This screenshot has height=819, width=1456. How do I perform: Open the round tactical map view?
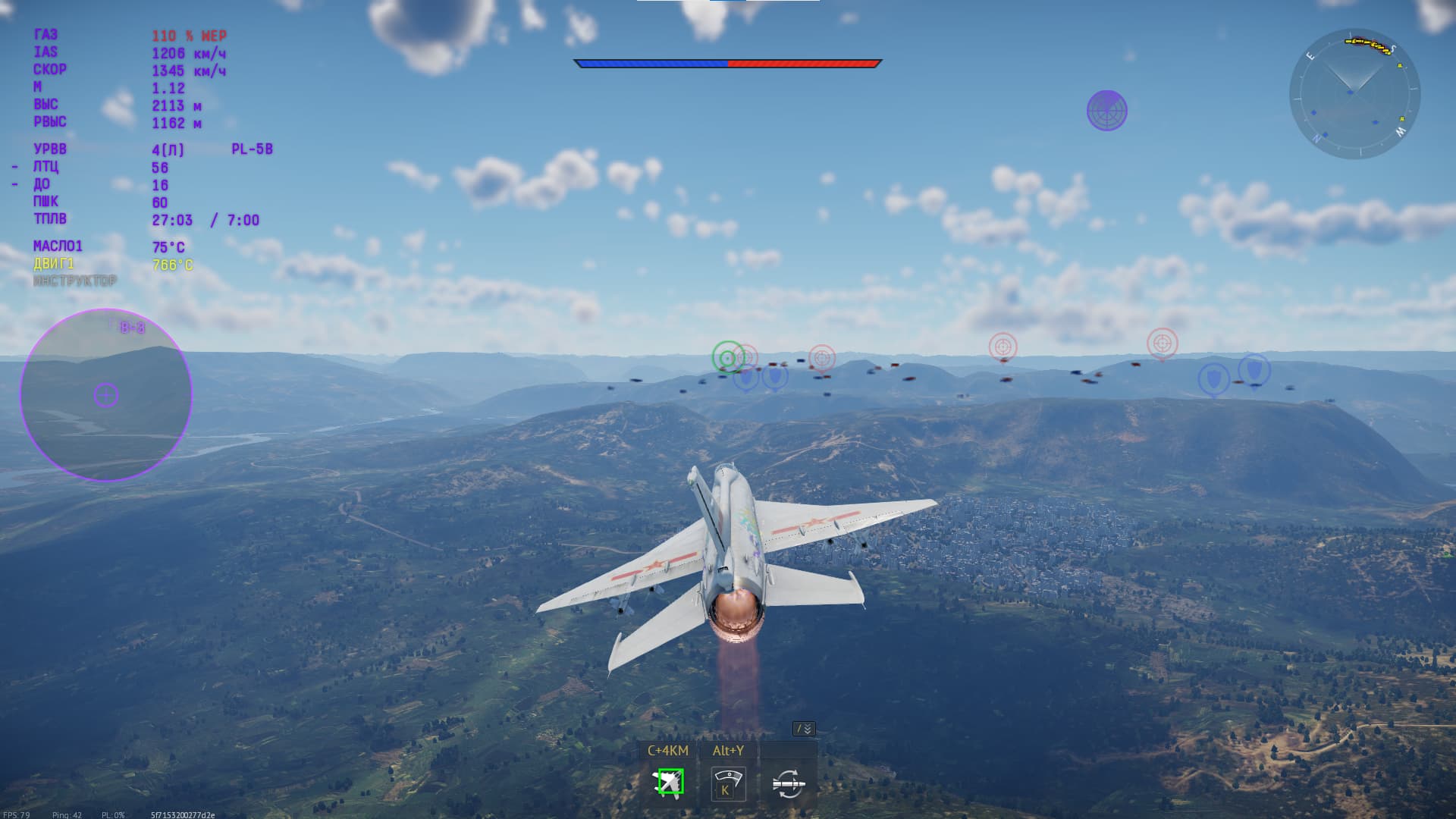(106, 394)
